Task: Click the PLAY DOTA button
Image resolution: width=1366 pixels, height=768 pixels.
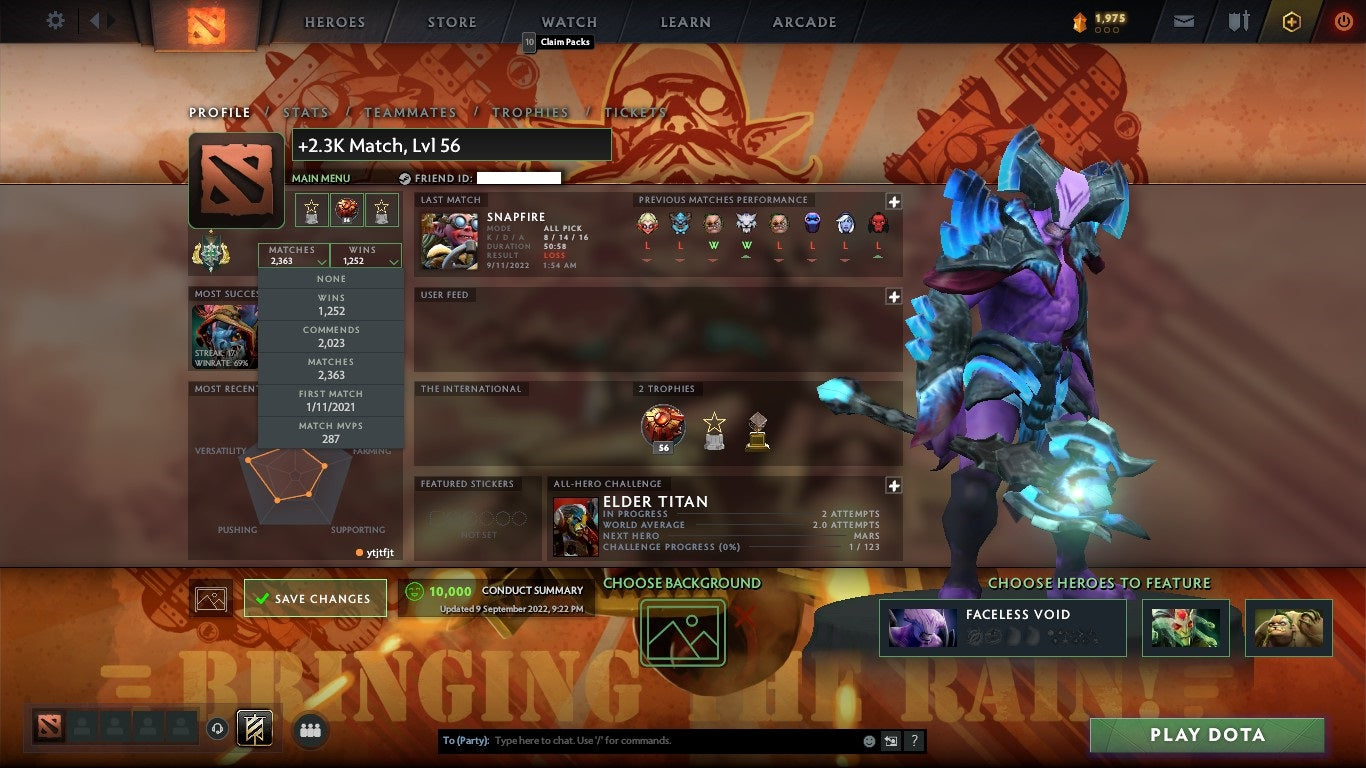Action: point(1206,734)
